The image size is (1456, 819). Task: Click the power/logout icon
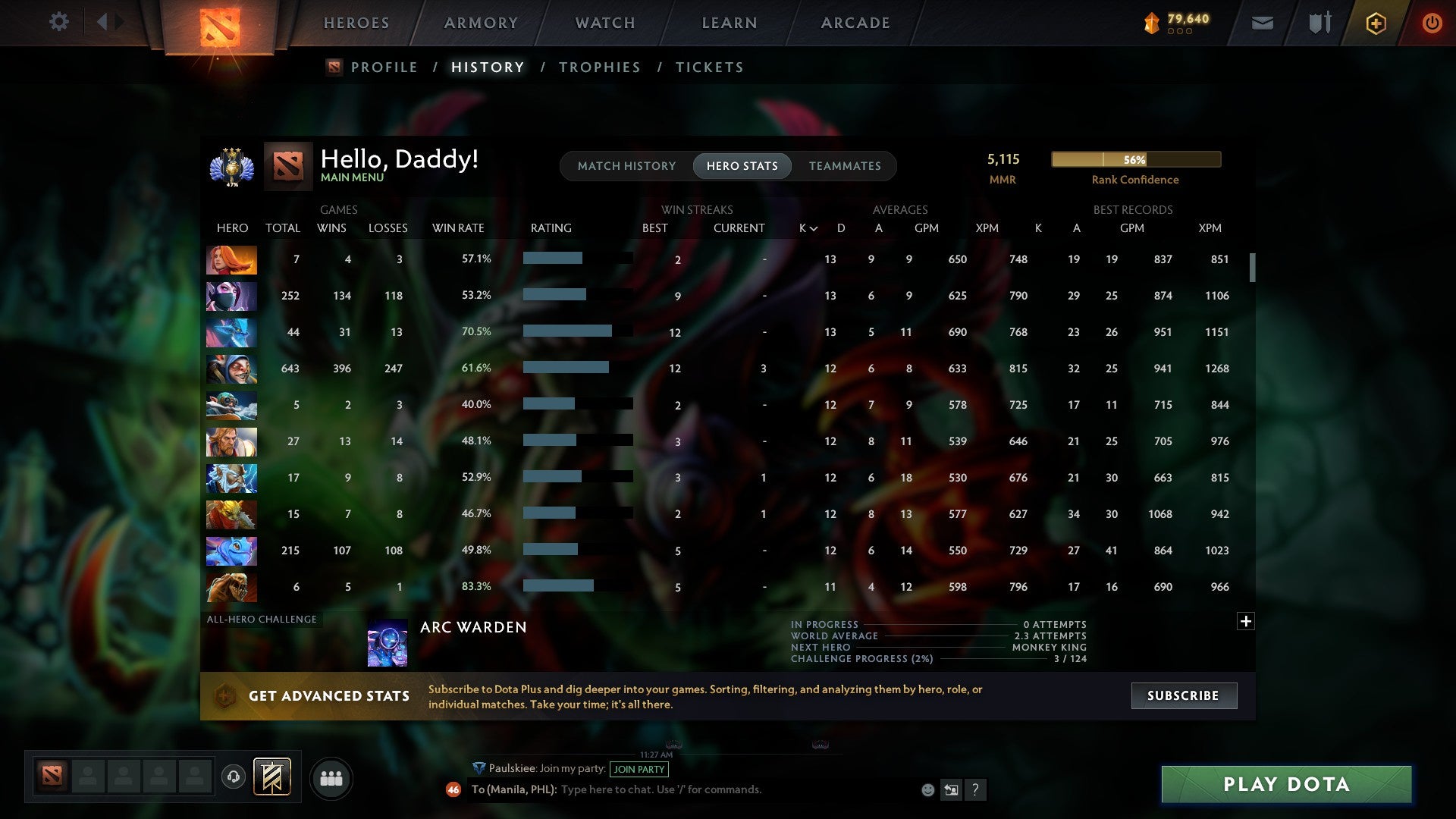coord(1432,23)
